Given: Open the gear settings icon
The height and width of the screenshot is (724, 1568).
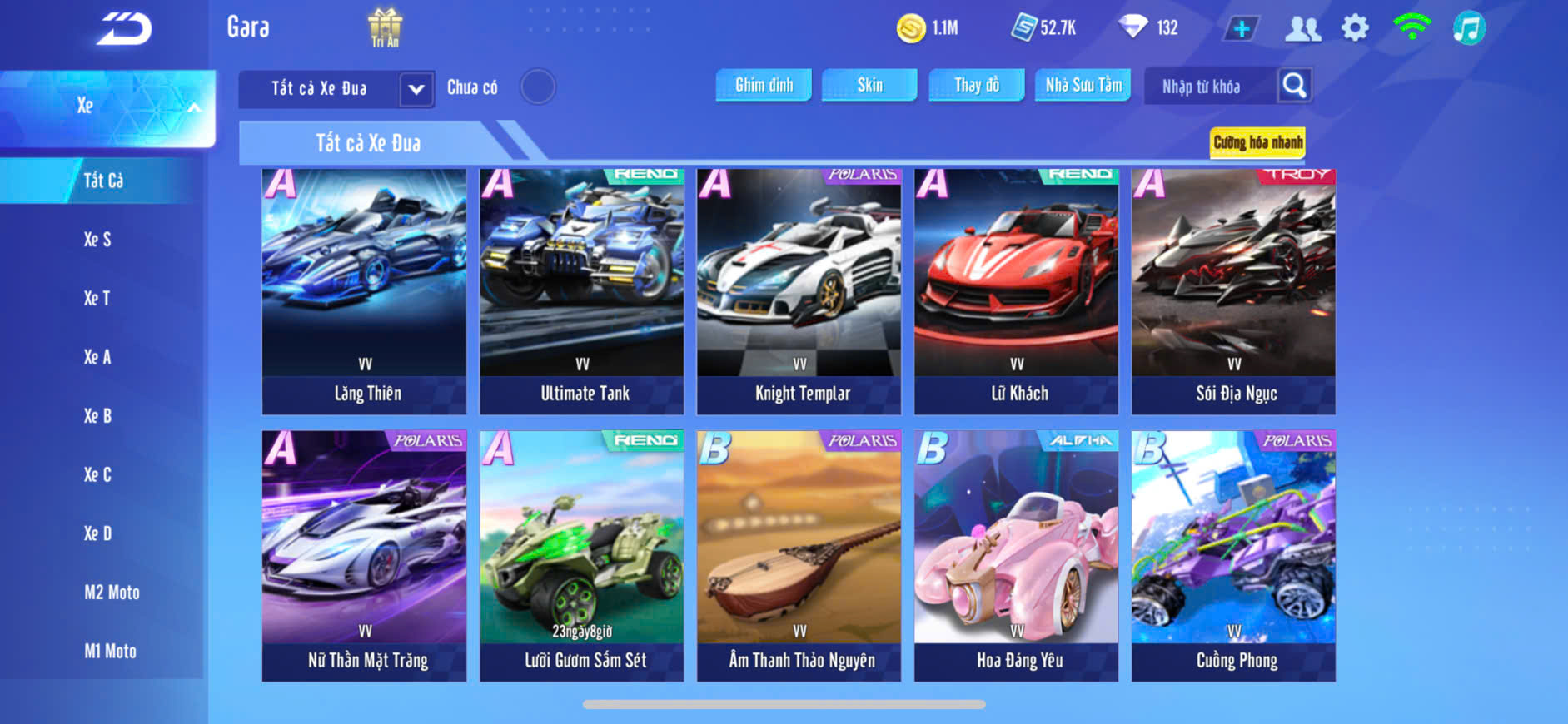Looking at the screenshot, I should pos(1355,28).
